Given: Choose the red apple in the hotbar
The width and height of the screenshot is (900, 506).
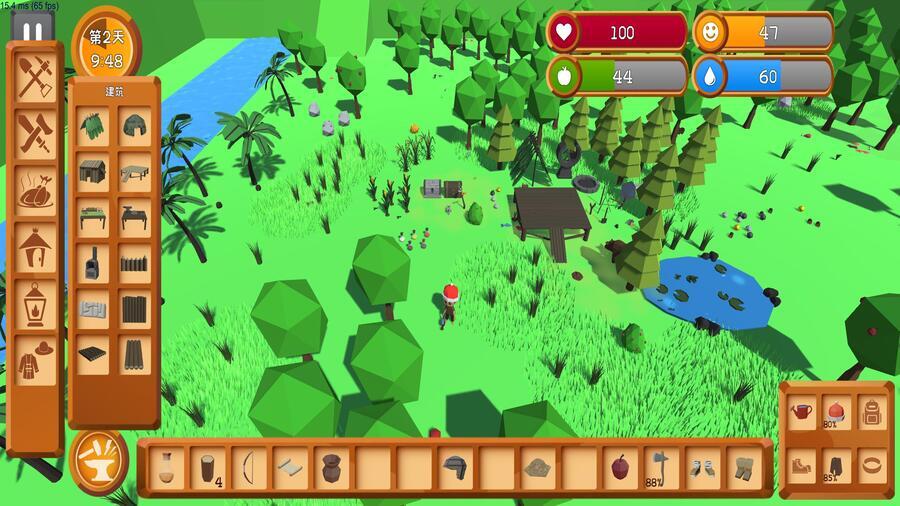Looking at the screenshot, I should pyautogui.click(x=619, y=467).
